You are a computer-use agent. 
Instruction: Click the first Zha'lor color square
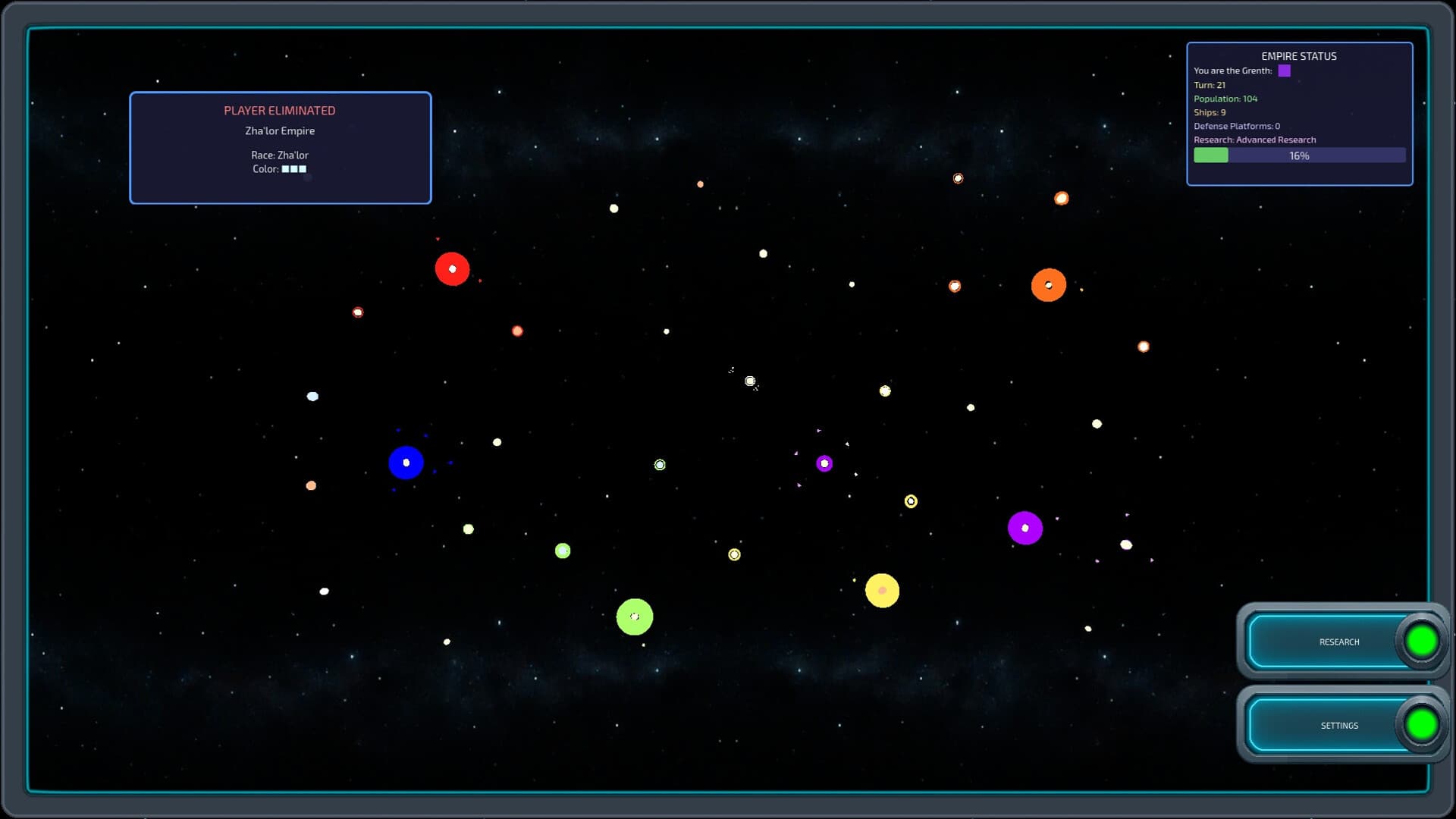pos(286,168)
